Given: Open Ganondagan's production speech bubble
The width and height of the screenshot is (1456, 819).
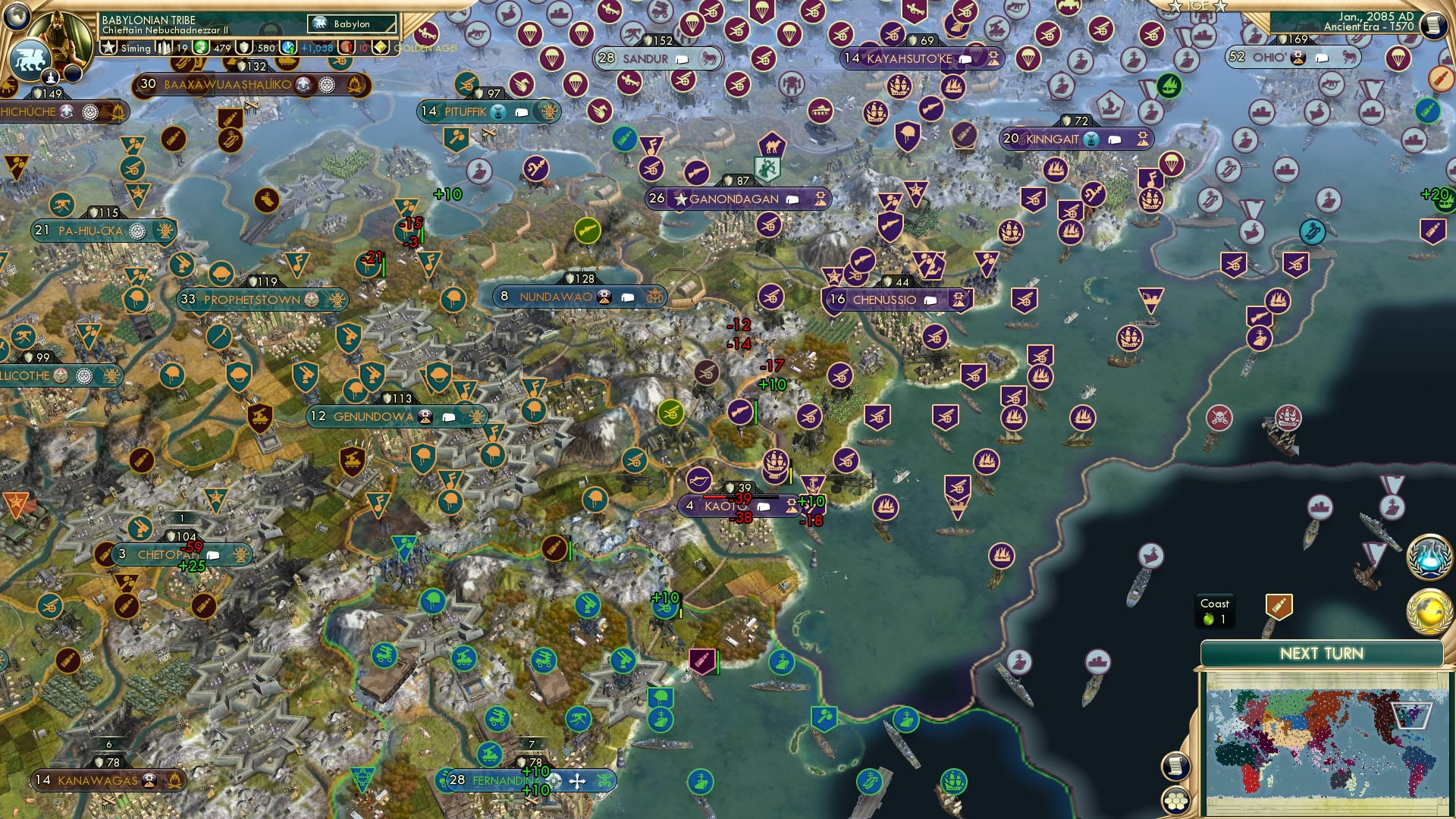Looking at the screenshot, I should click(x=793, y=199).
